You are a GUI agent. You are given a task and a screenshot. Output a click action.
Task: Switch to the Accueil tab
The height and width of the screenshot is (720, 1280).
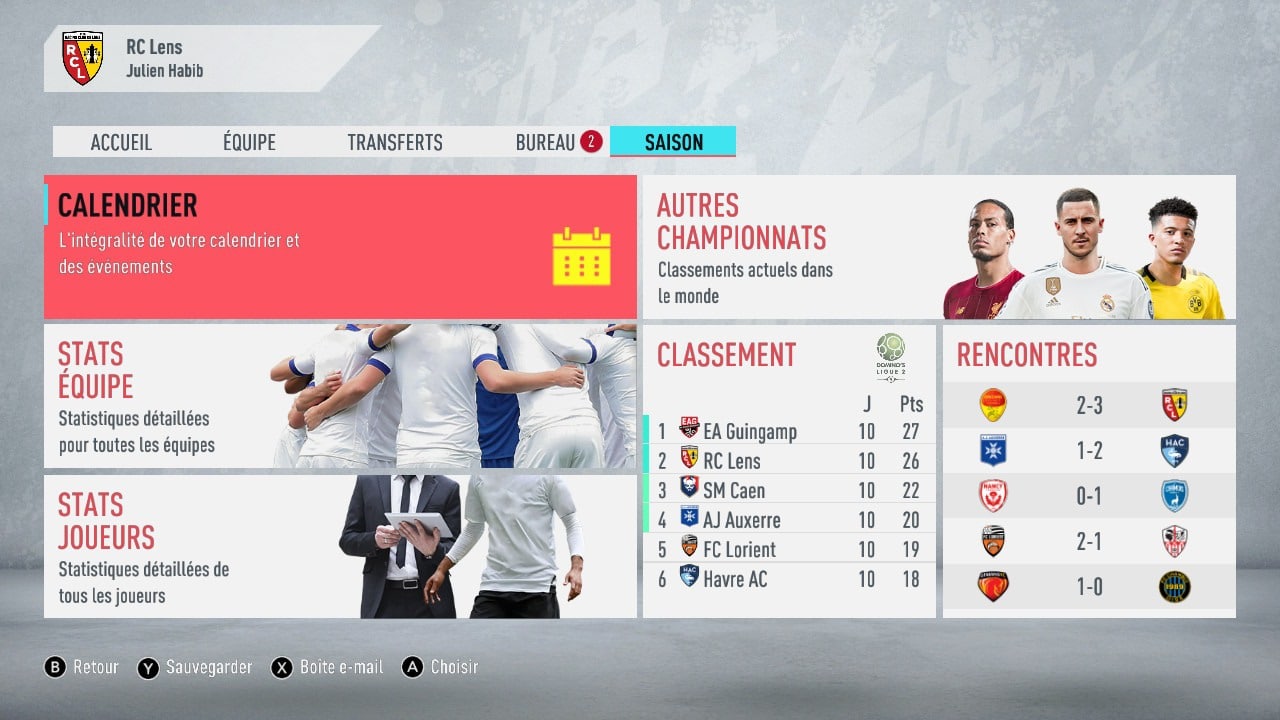coord(121,142)
